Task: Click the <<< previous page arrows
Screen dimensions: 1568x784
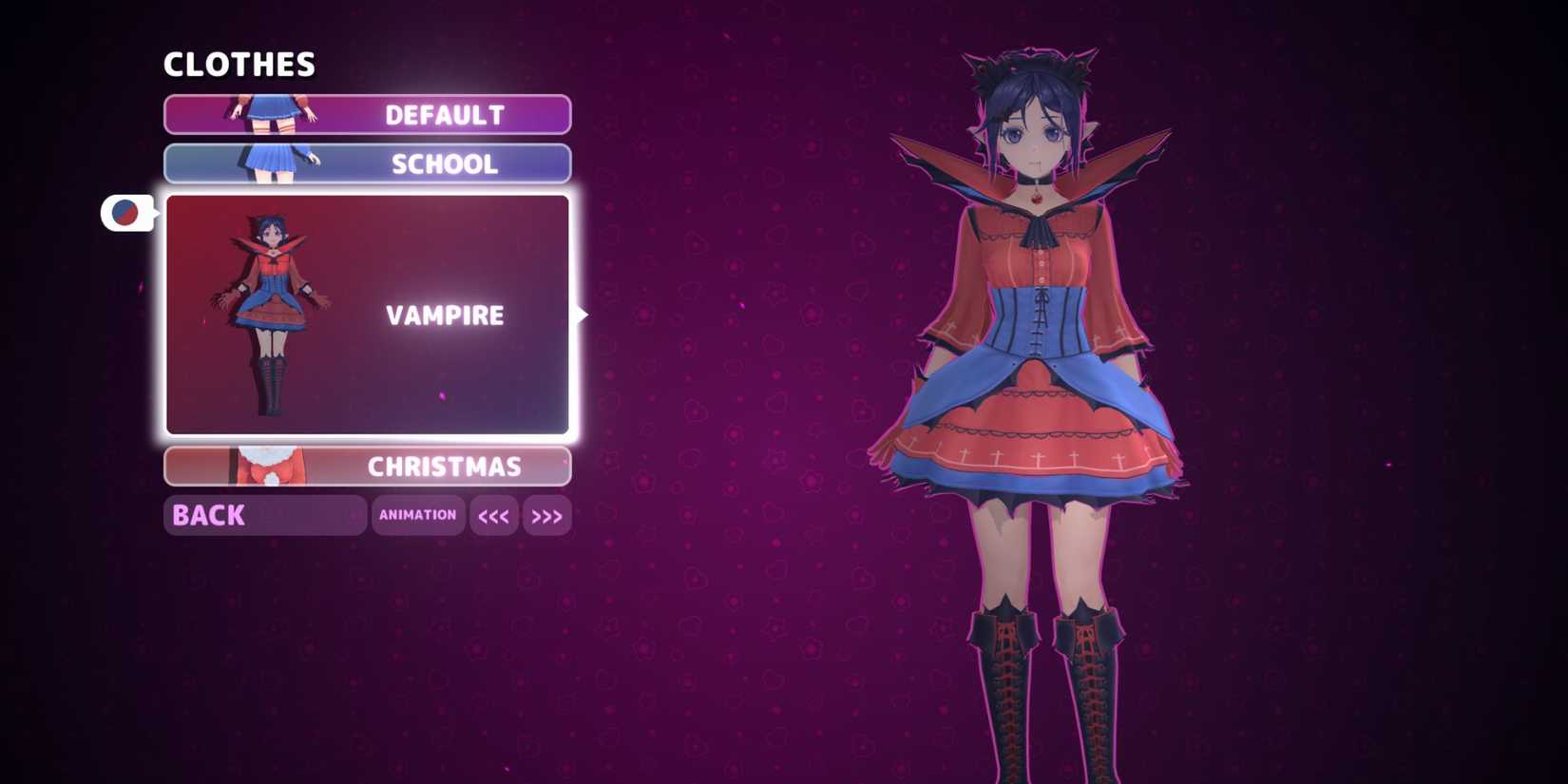Action: 494,515
